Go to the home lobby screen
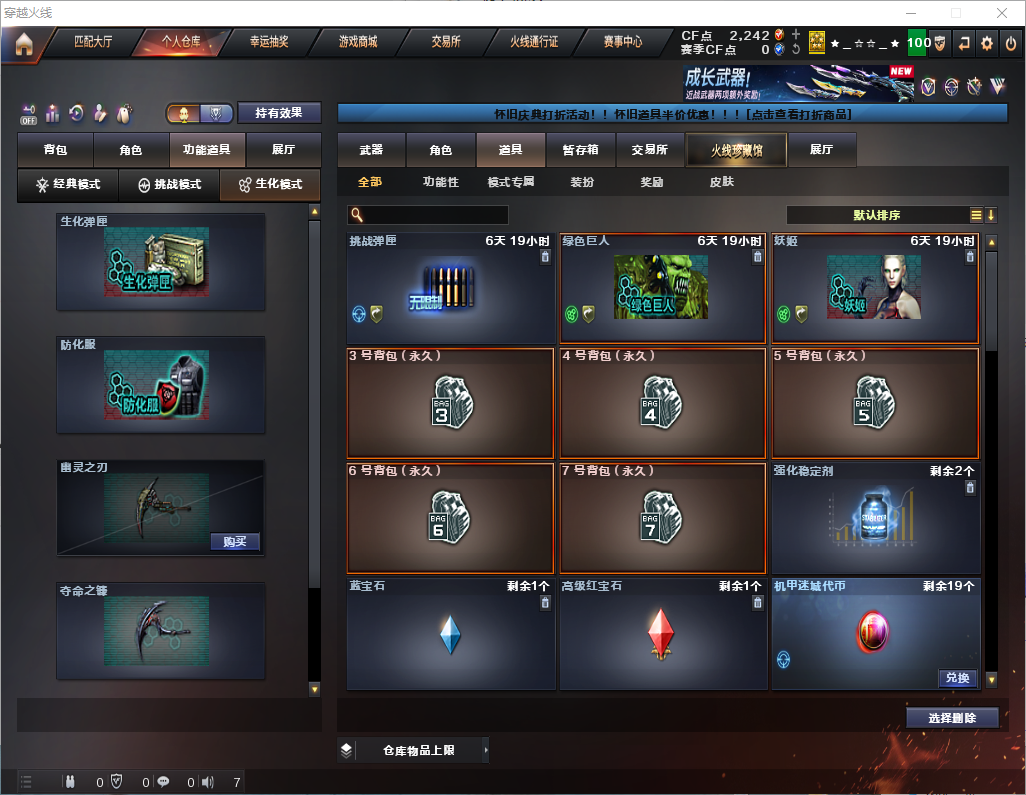This screenshot has width=1026, height=795. [x=24, y=43]
